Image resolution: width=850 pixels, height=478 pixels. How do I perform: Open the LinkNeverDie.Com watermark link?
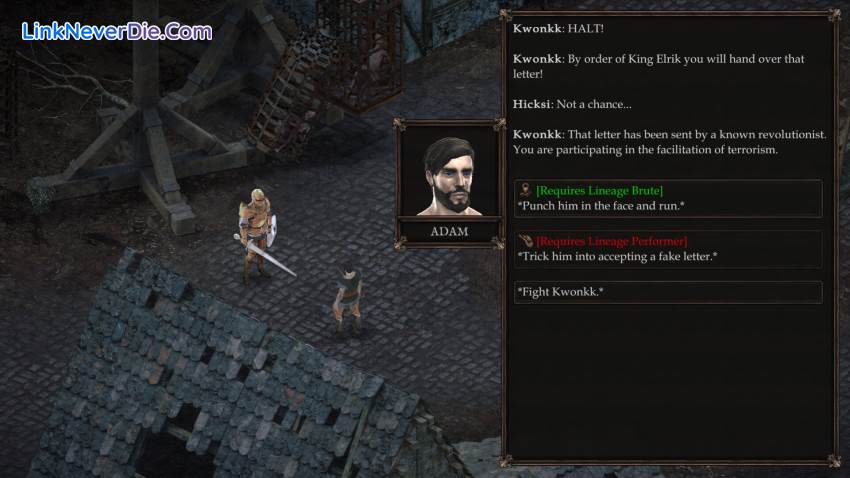point(117,31)
